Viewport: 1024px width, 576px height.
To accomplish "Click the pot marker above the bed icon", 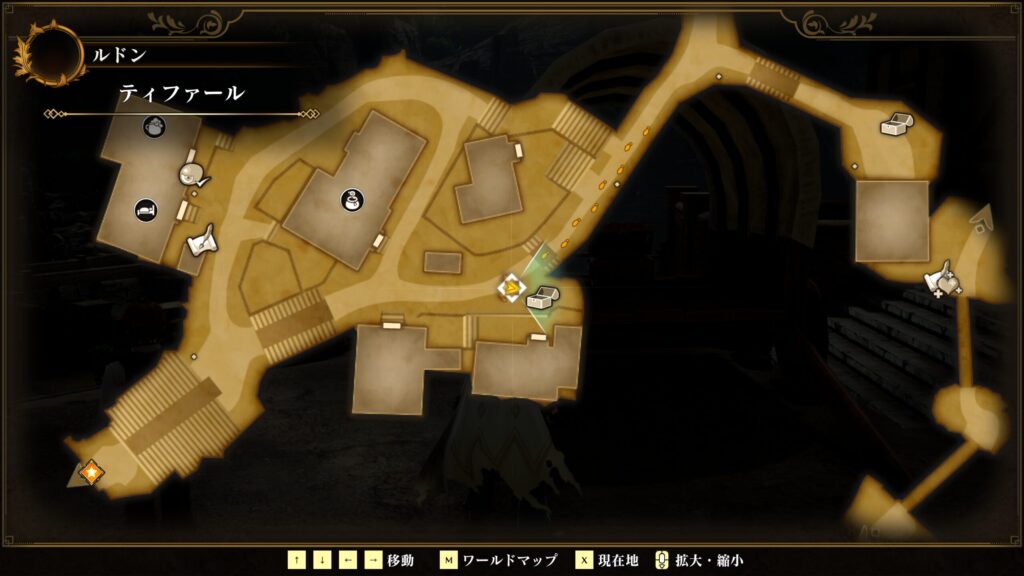I will click(x=153, y=126).
